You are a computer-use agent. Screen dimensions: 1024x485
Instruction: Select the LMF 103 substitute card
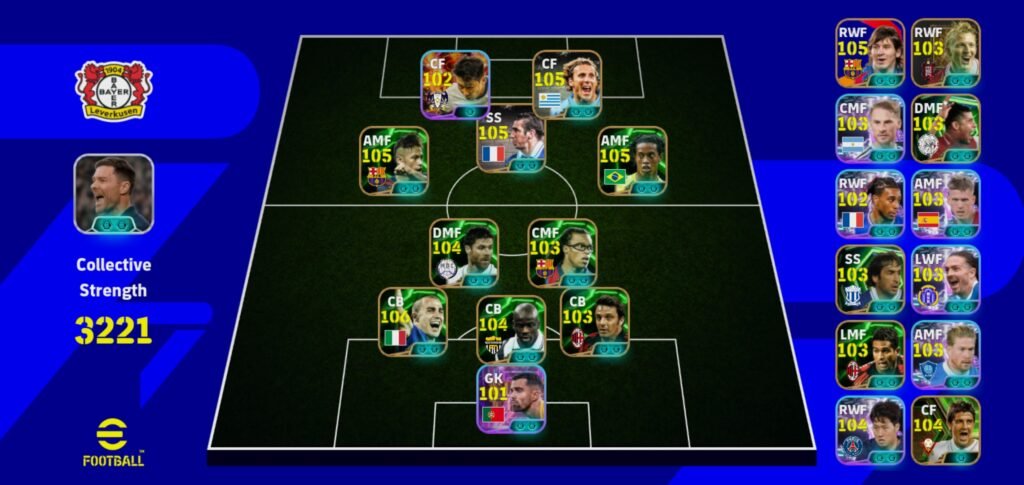coord(870,354)
